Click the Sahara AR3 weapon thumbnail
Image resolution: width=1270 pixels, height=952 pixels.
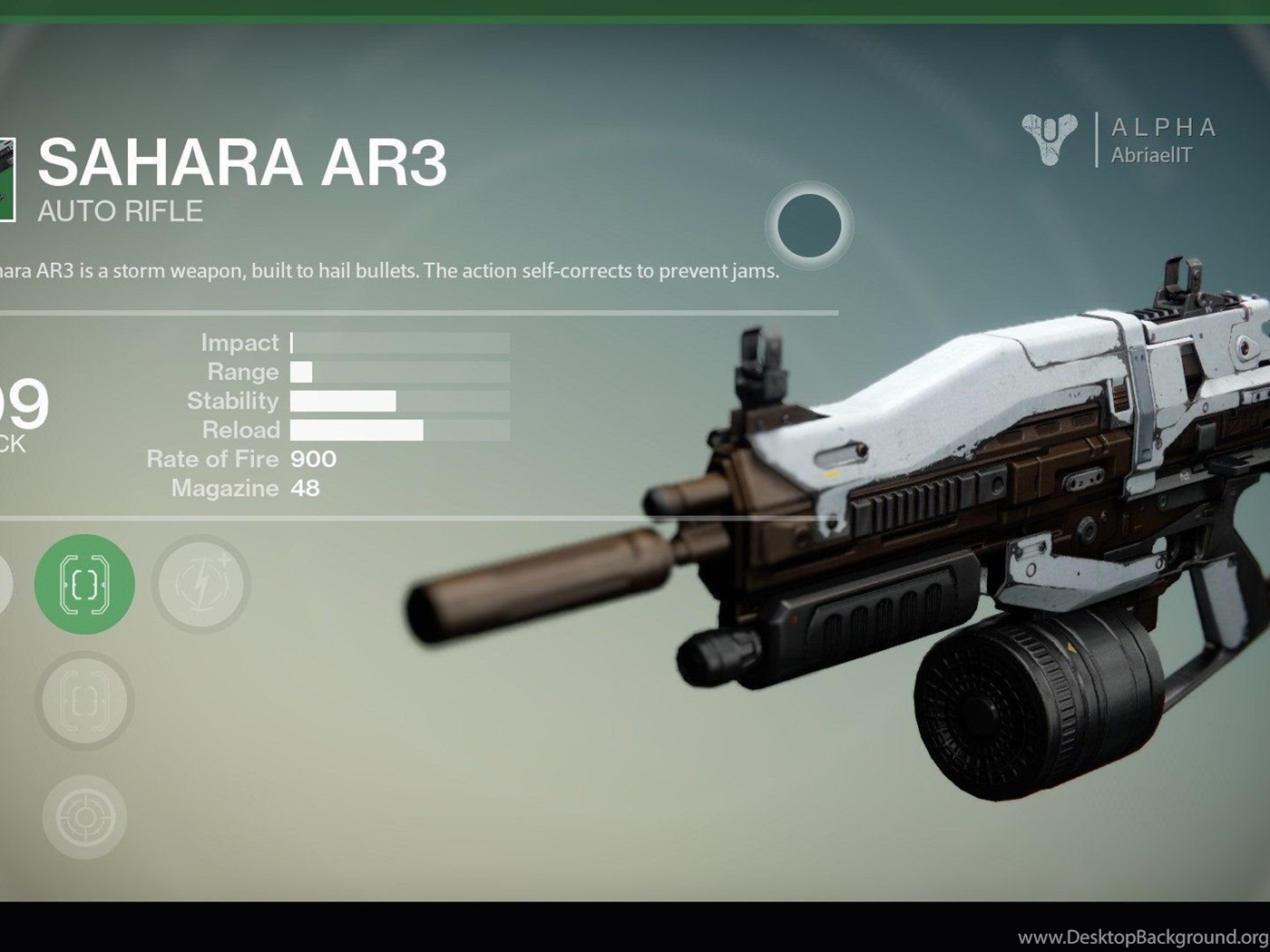pos(7,179)
